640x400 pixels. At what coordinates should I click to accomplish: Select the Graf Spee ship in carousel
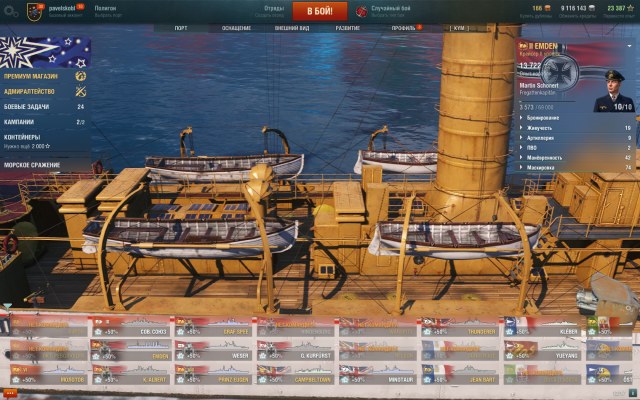(213, 329)
